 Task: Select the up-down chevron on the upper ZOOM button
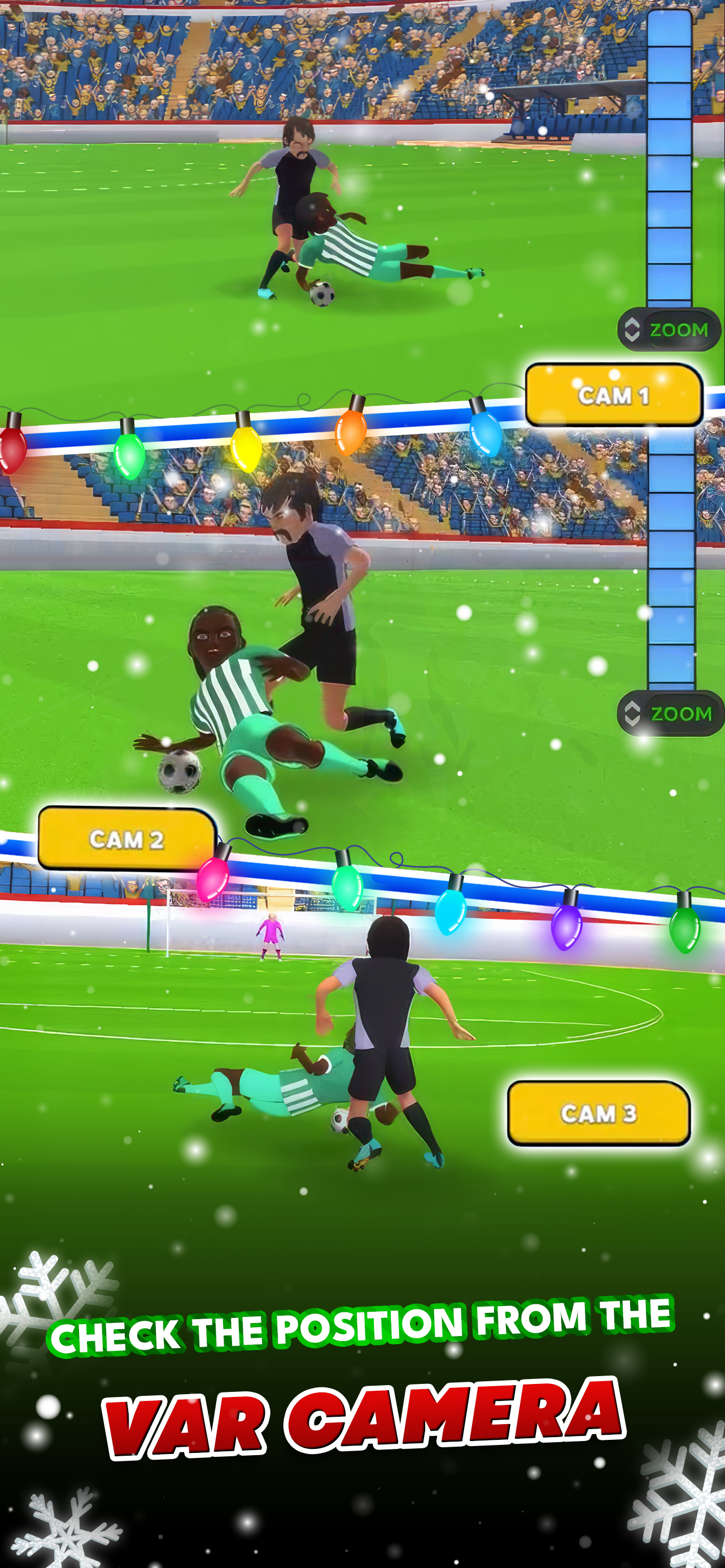(631, 330)
